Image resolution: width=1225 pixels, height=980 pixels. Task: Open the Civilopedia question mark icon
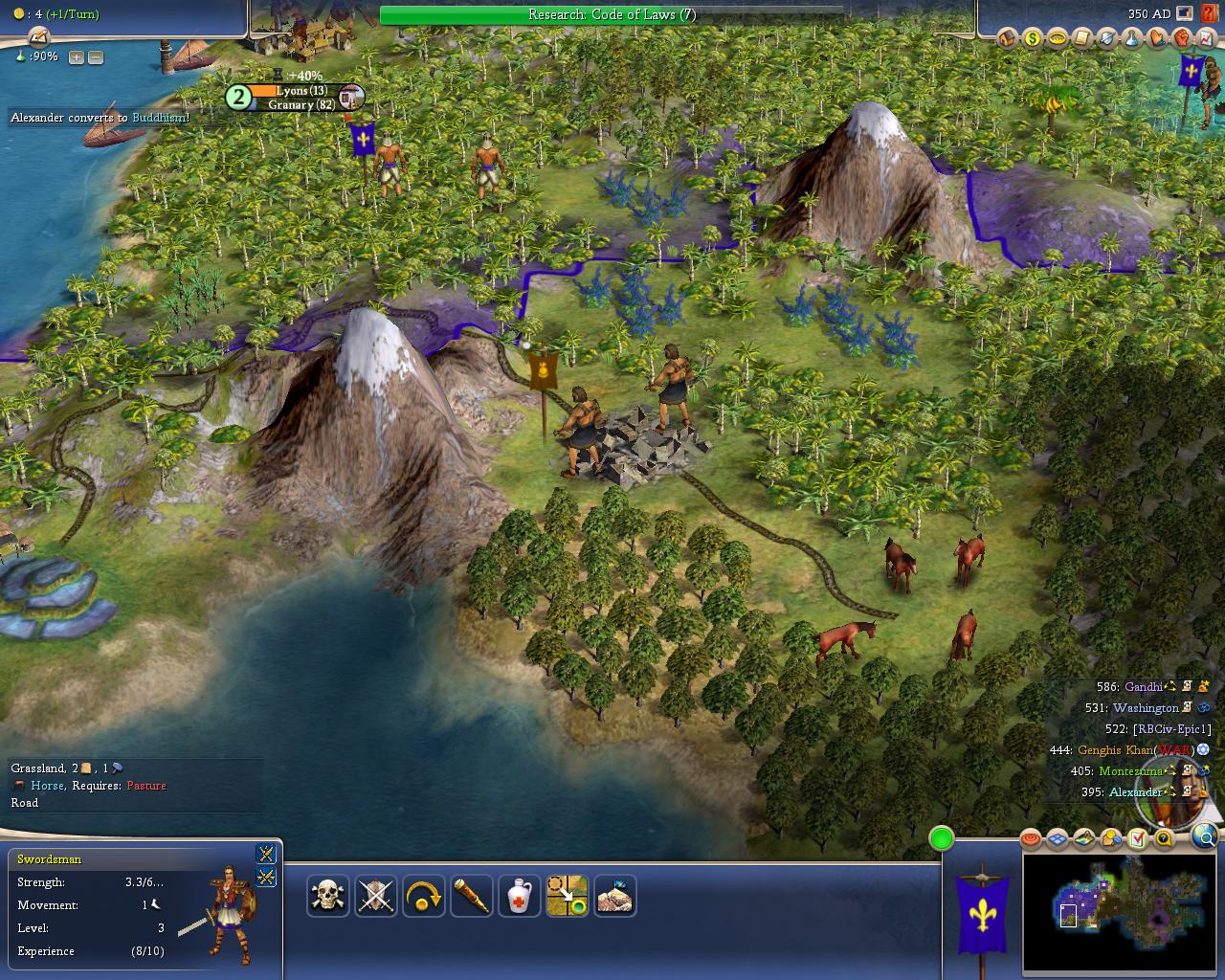point(1164,838)
